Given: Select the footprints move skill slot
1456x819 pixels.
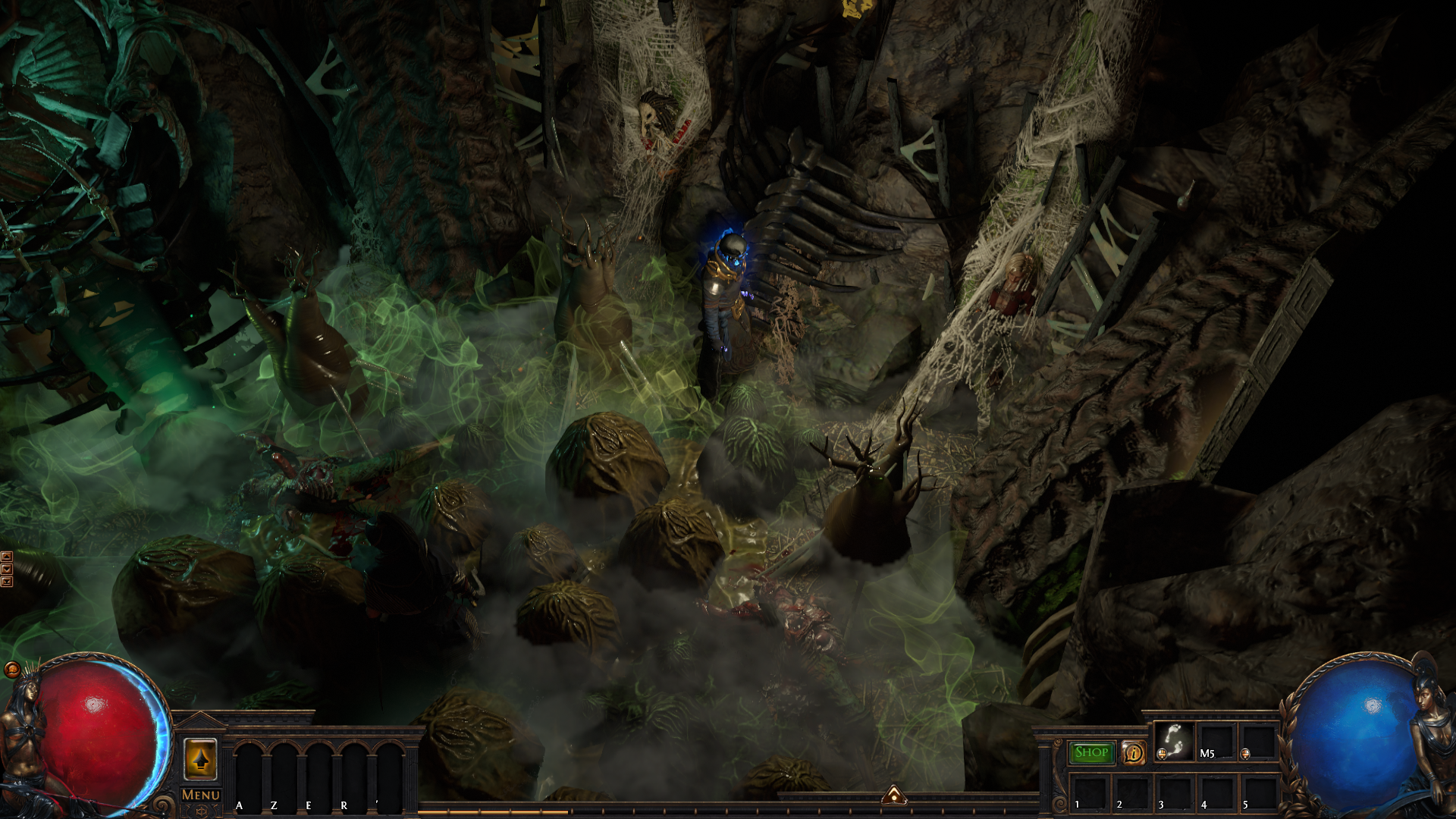Looking at the screenshot, I should (1174, 741).
